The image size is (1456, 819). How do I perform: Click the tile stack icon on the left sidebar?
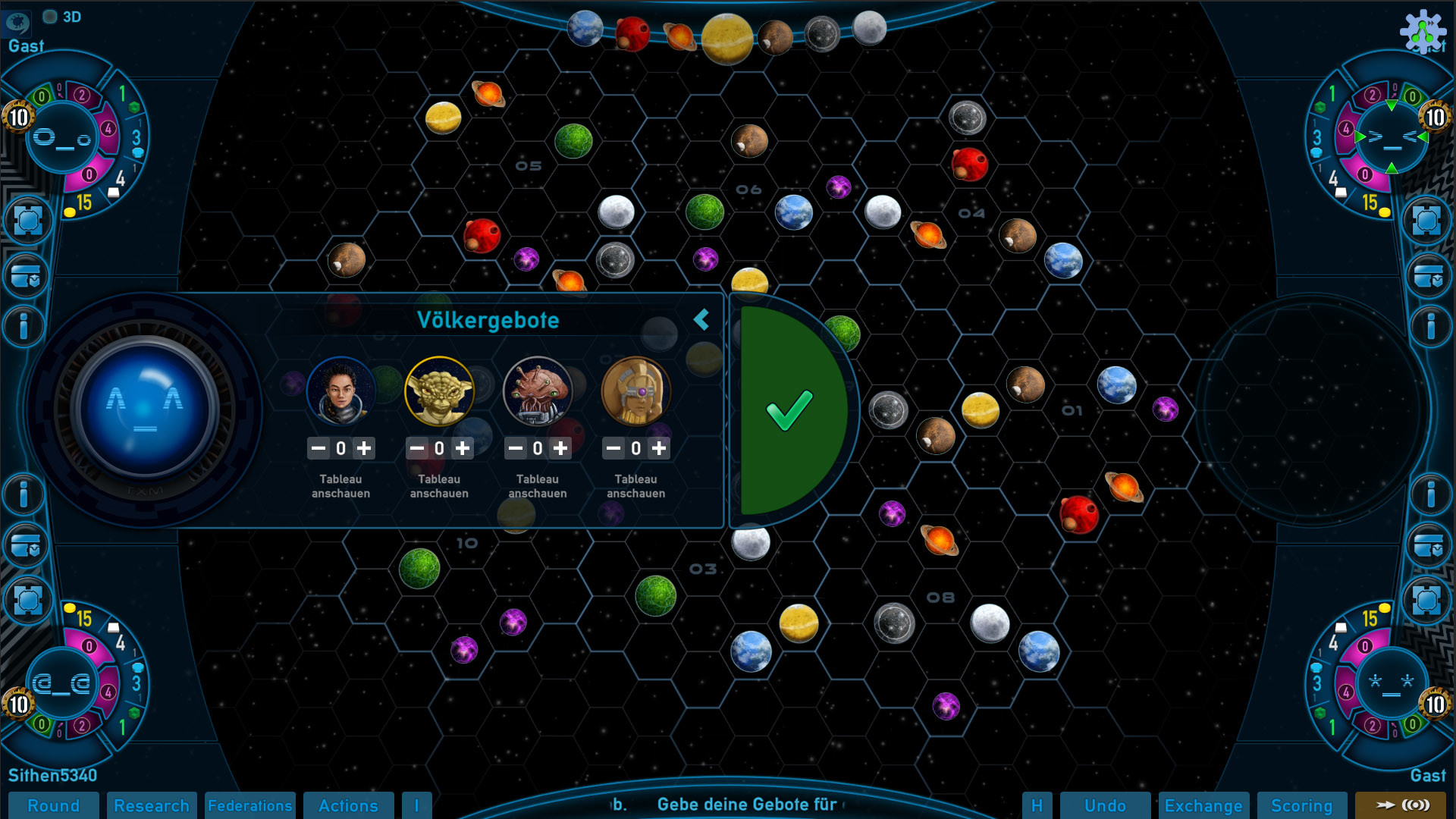click(27, 276)
